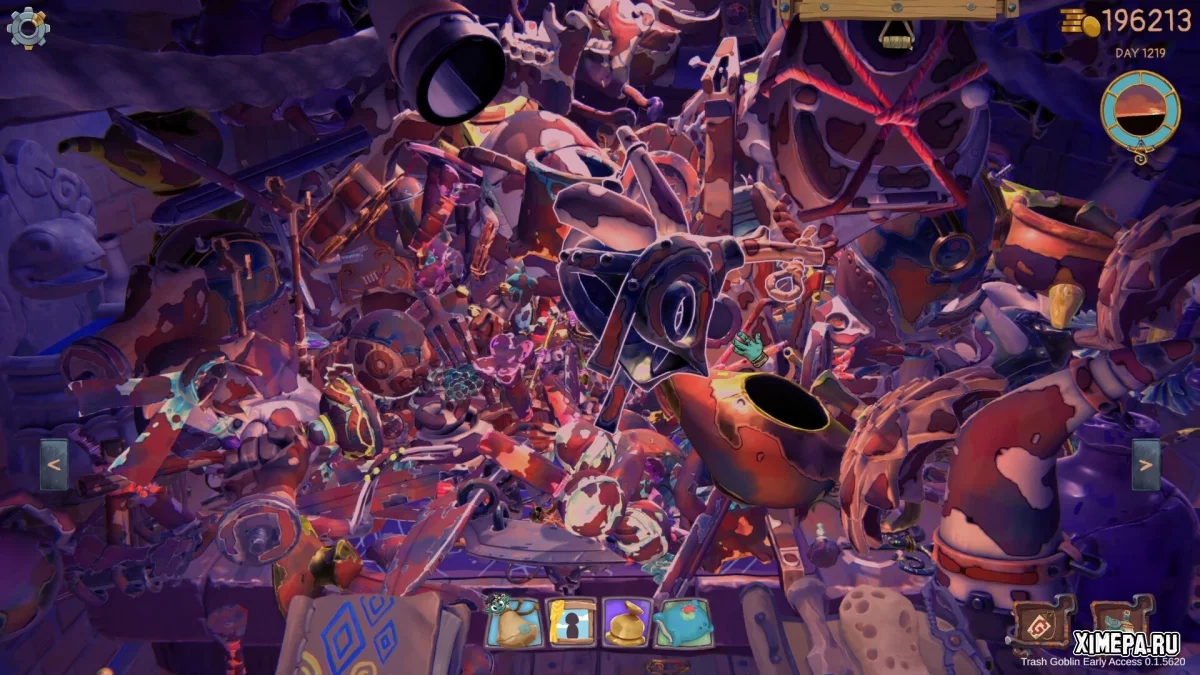Open the teal trinket collection button
Image resolution: width=1200 pixels, height=675 pixels.
(x=1121, y=622)
